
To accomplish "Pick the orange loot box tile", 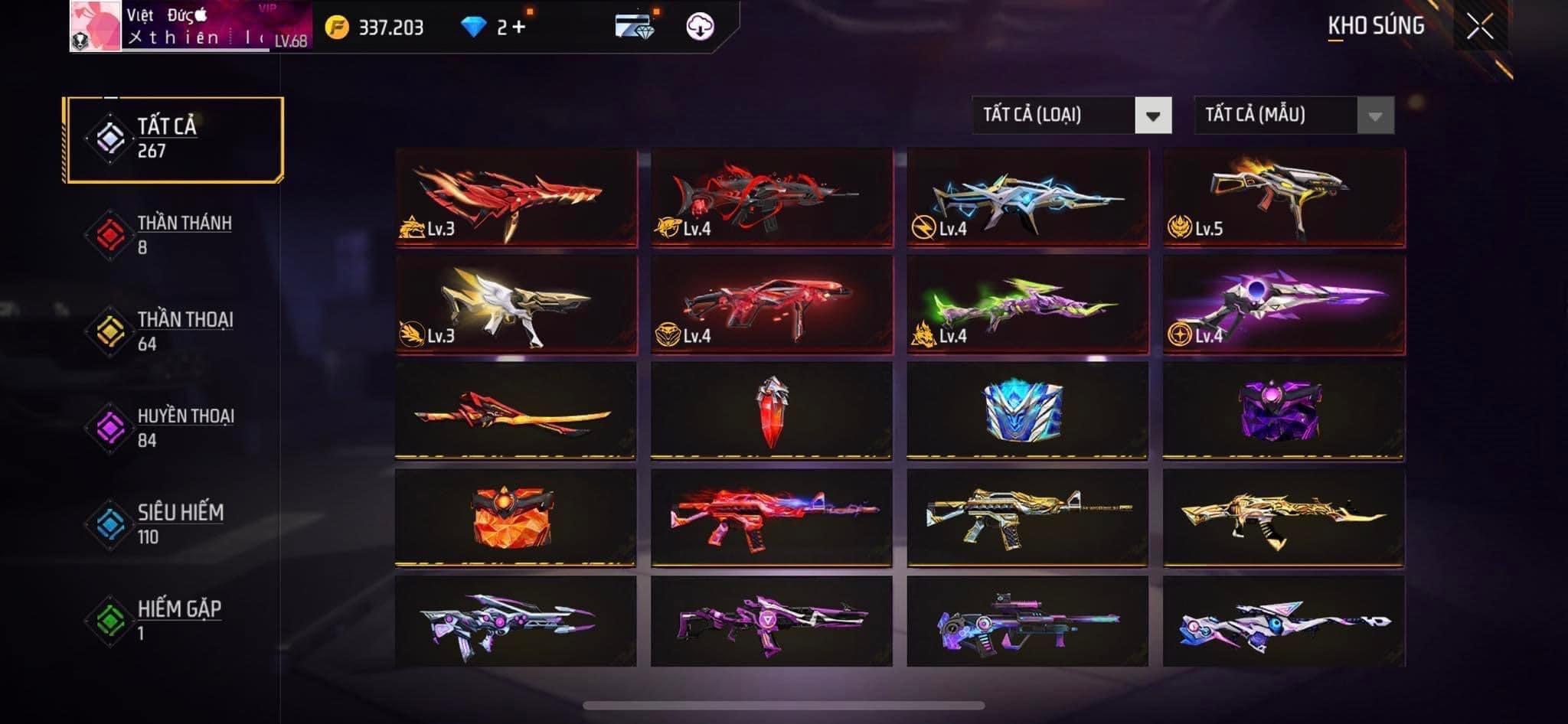I will [x=515, y=517].
